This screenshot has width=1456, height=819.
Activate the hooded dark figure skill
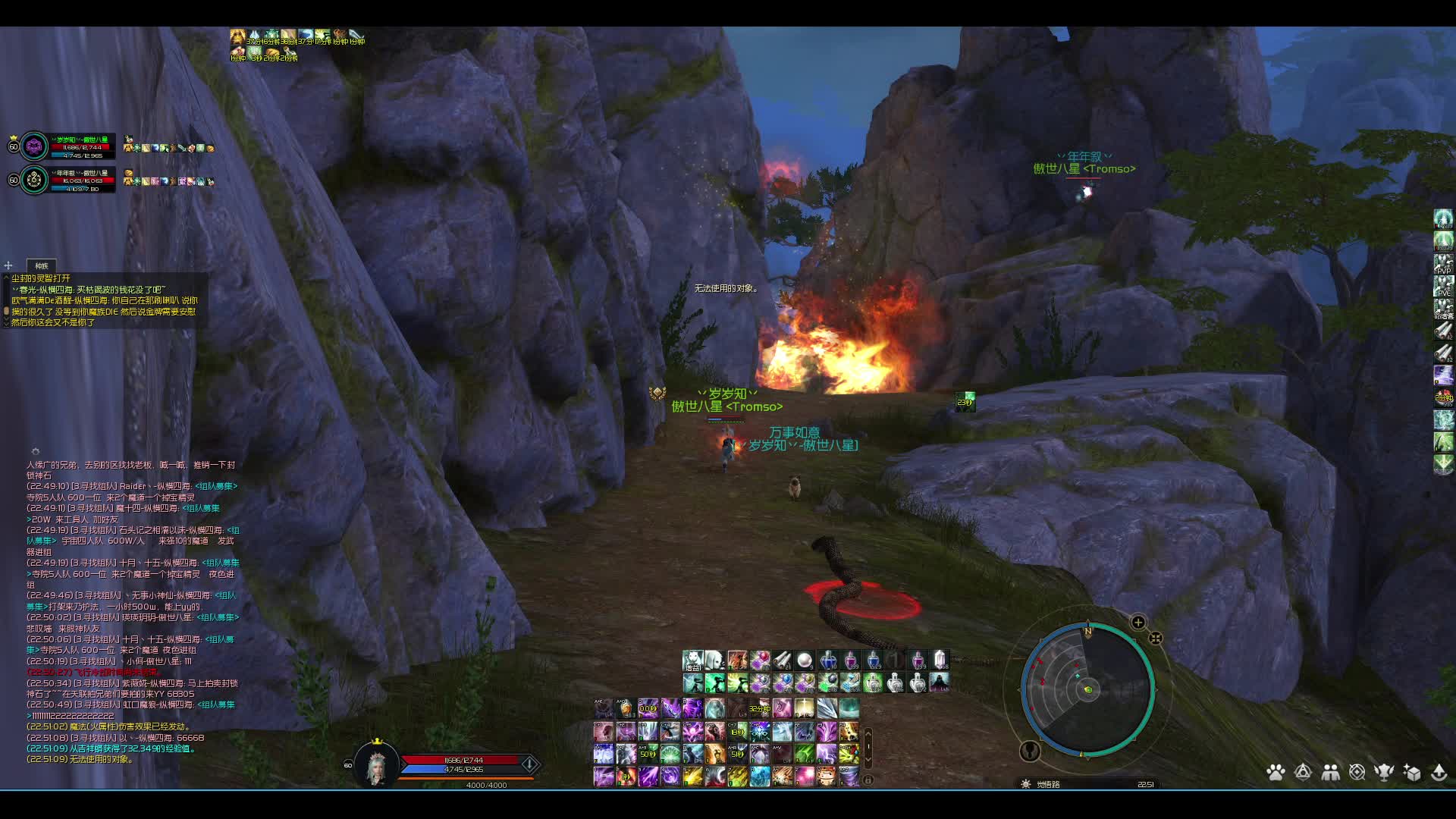pos(940,682)
